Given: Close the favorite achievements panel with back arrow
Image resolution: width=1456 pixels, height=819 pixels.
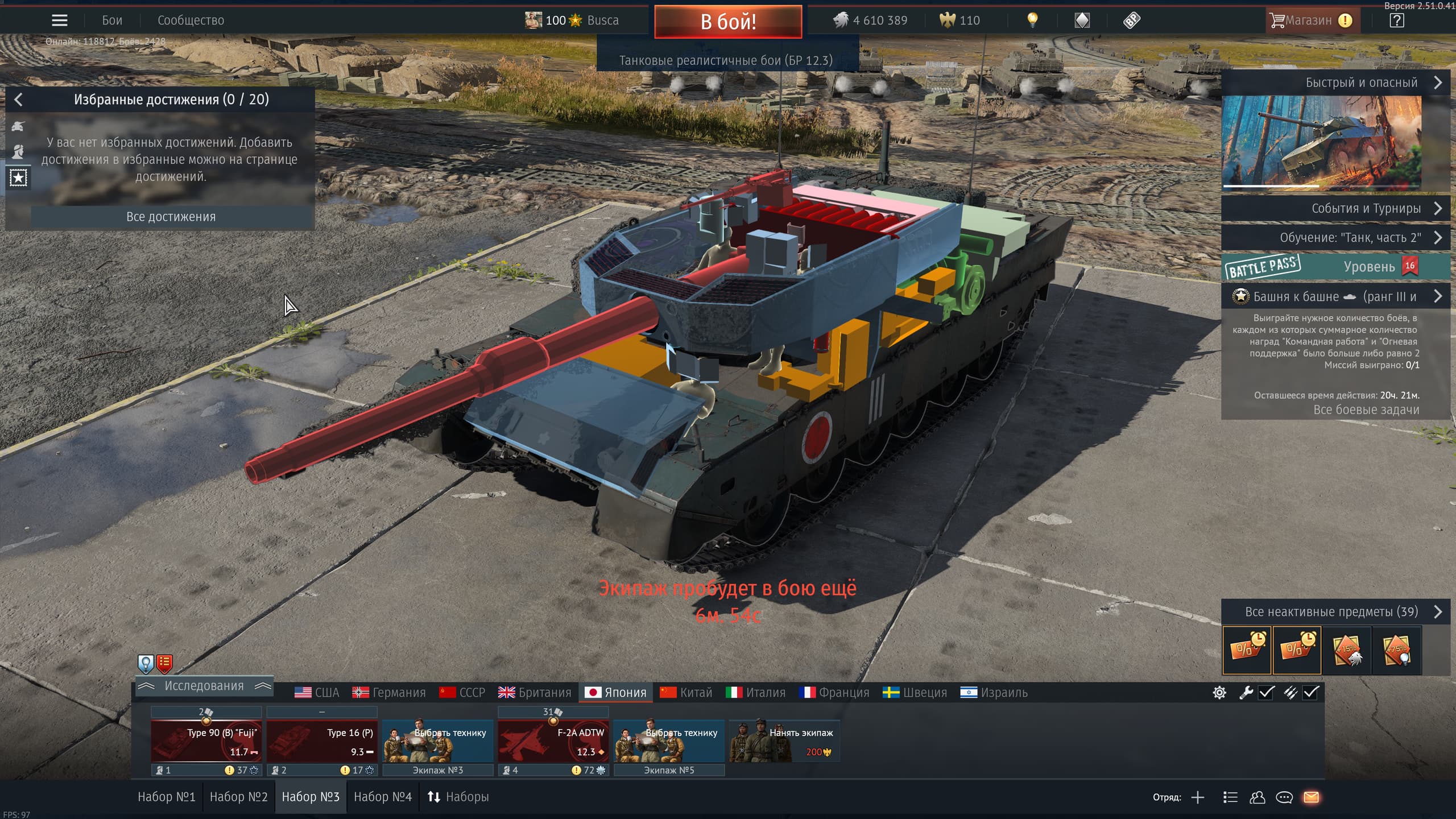Looking at the screenshot, I should coord(18,100).
